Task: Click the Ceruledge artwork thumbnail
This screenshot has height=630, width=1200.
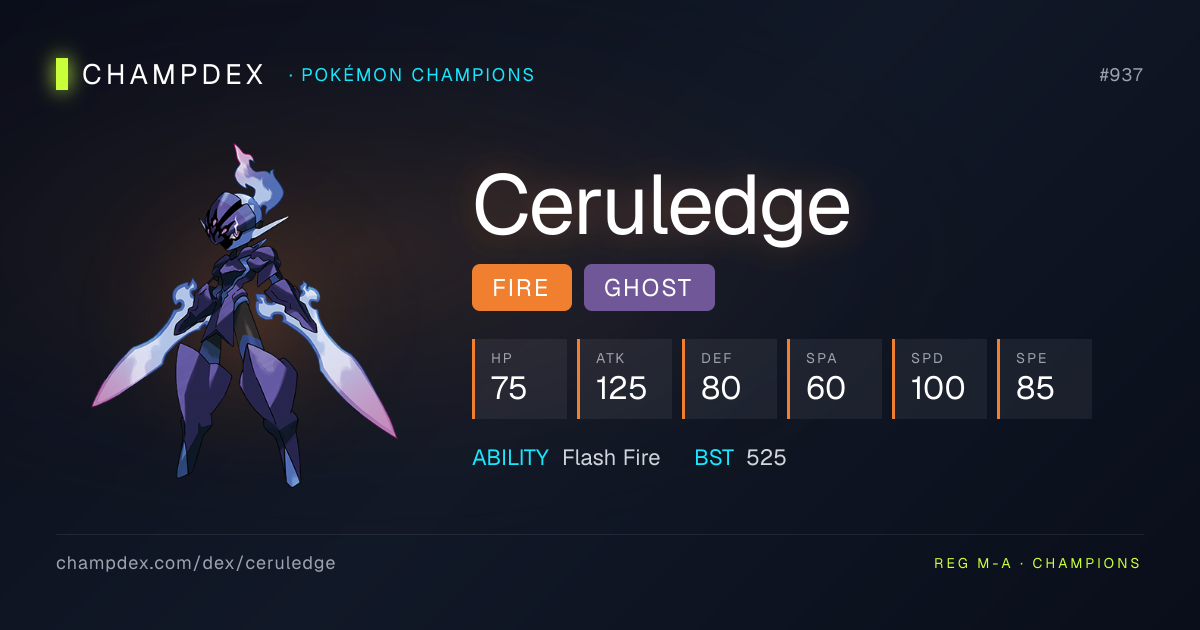Action: point(244,315)
